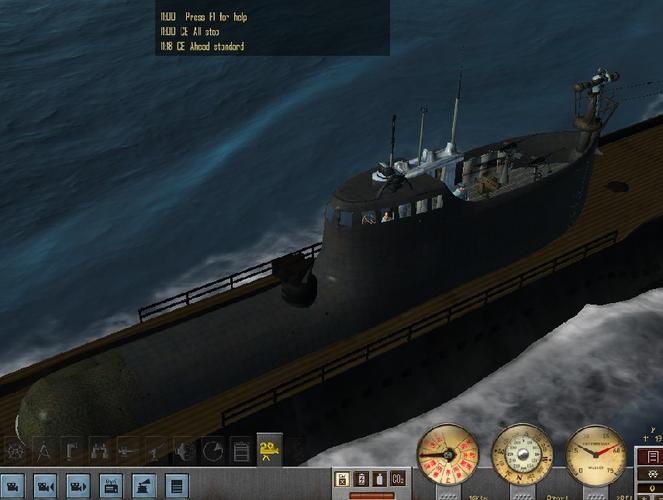The width and height of the screenshot is (663, 500).
Task: Select the ship target view button
Action: pos(143,486)
